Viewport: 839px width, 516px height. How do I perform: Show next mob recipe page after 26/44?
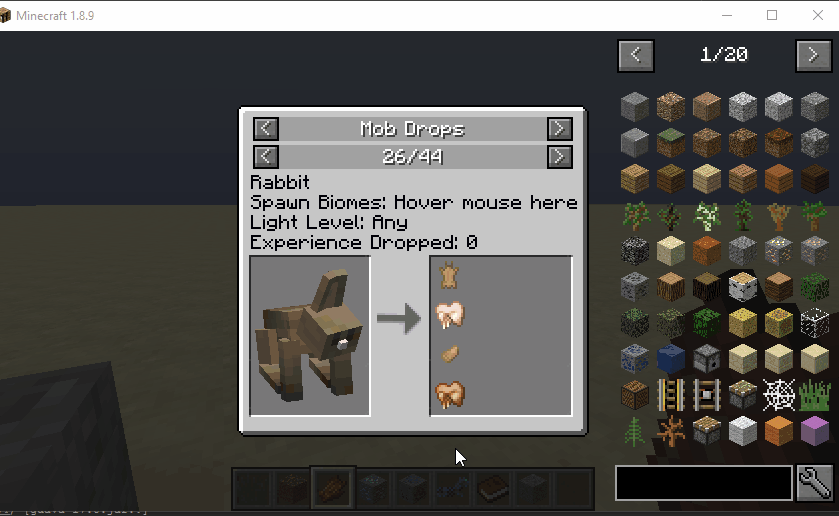559,157
